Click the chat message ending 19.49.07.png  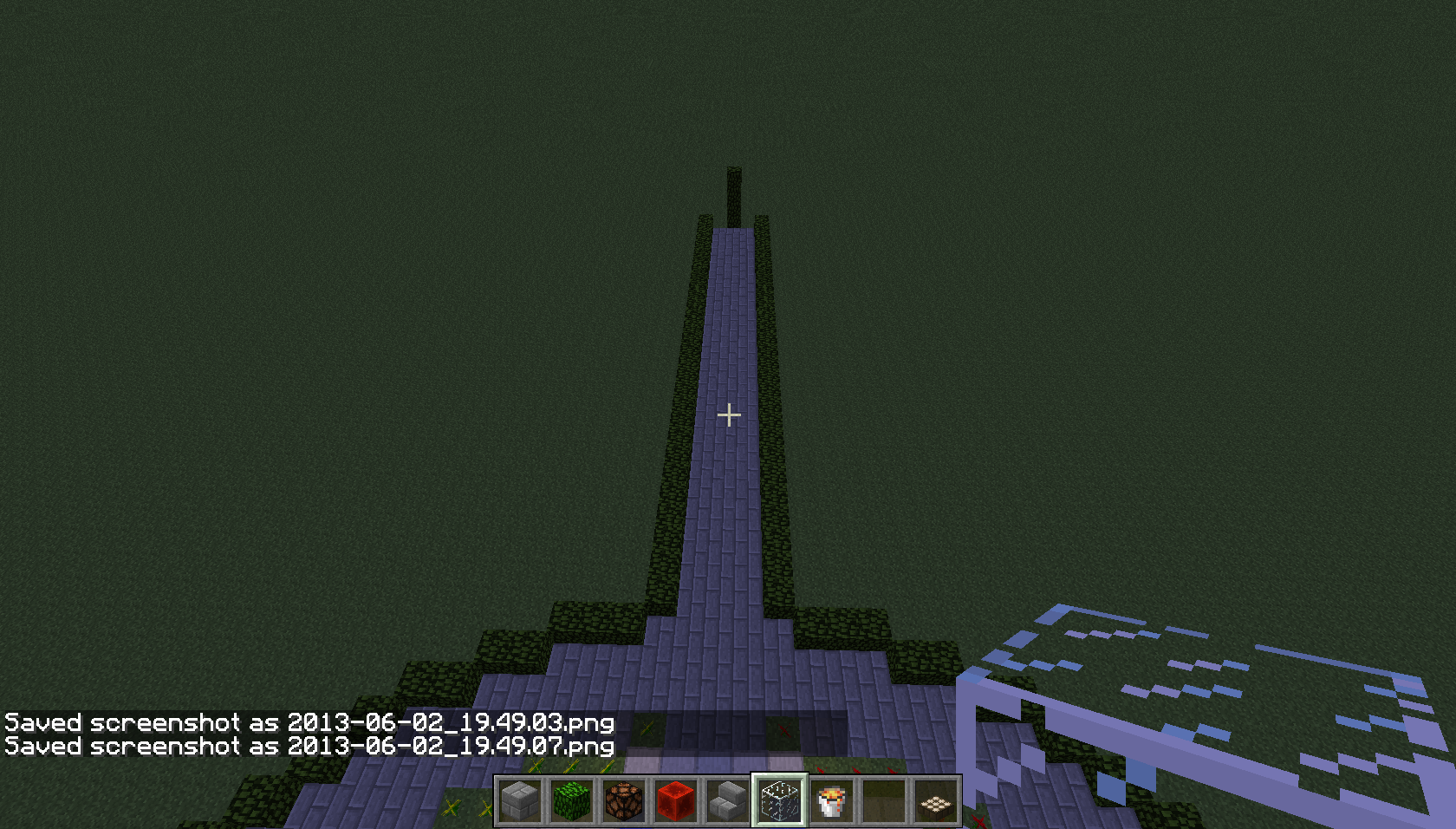coord(308,747)
